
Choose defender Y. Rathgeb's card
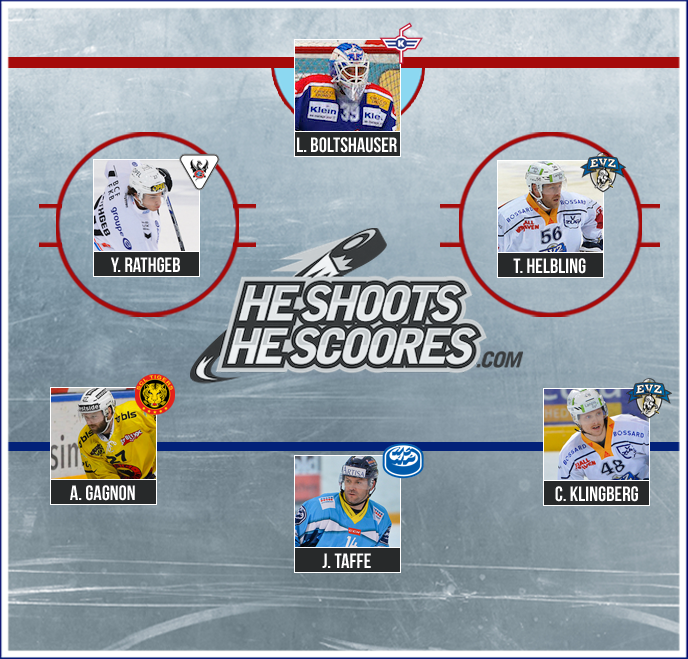click(146, 217)
